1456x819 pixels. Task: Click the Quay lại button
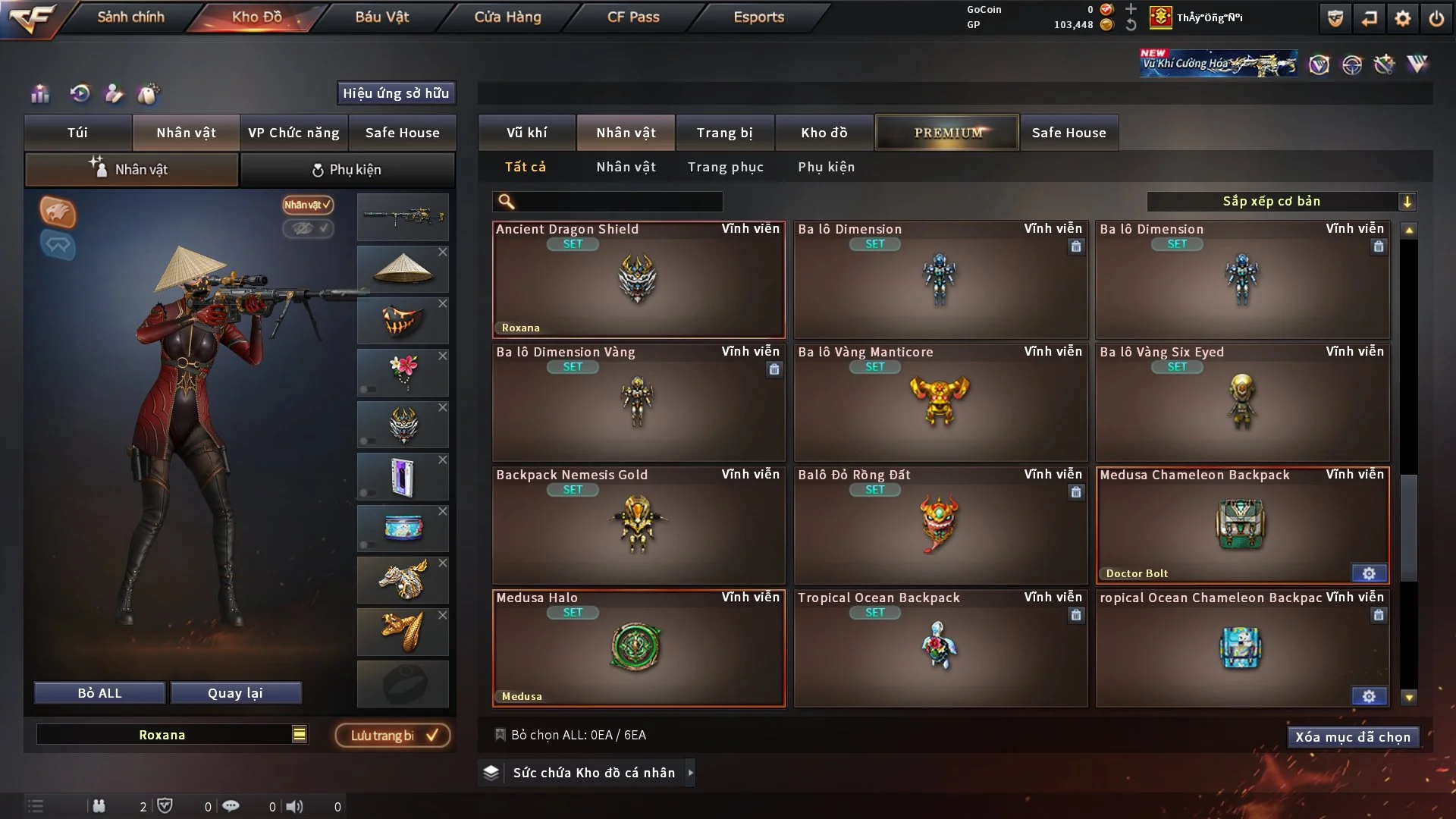pyautogui.click(x=235, y=693)
